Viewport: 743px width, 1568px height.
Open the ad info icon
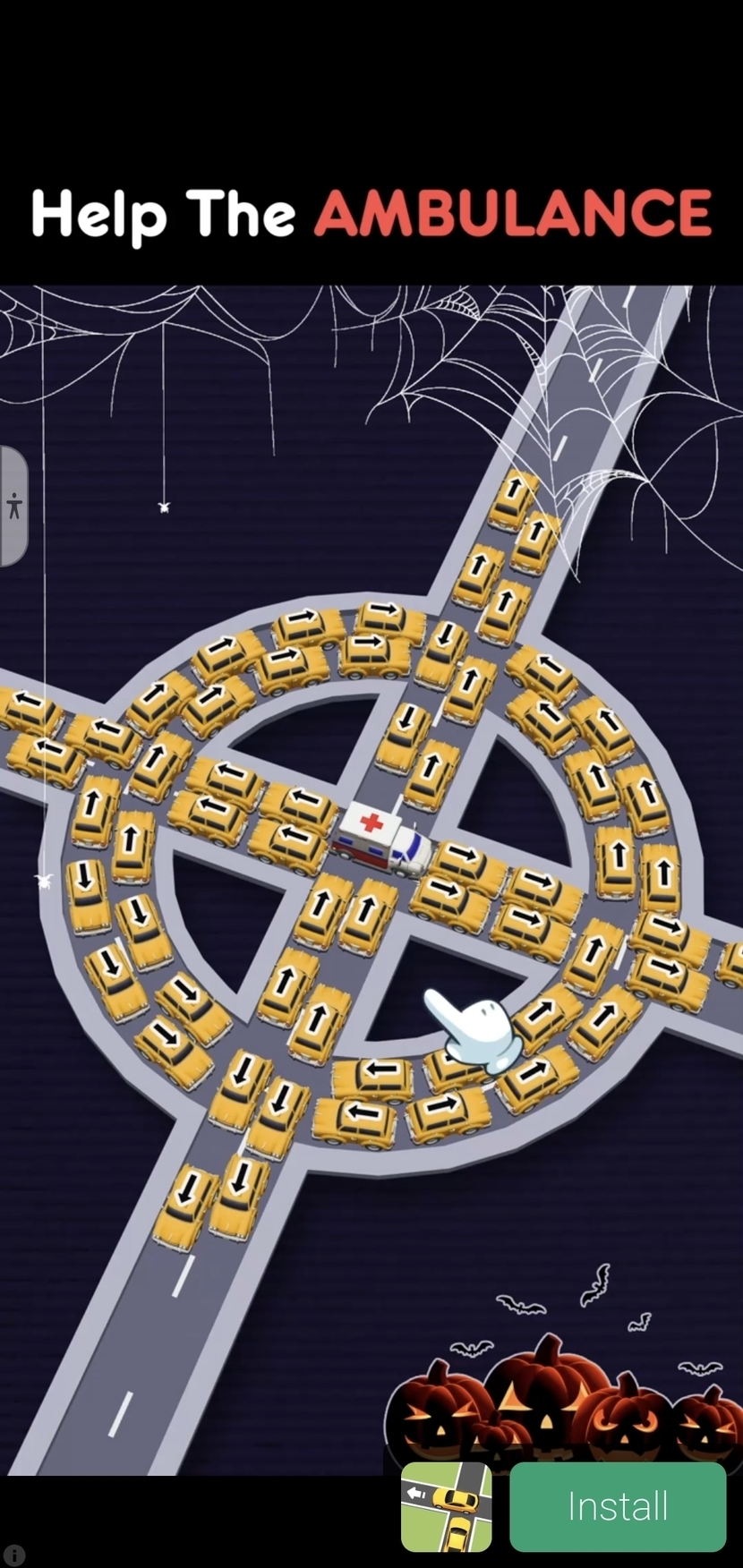pos(13,1555)
